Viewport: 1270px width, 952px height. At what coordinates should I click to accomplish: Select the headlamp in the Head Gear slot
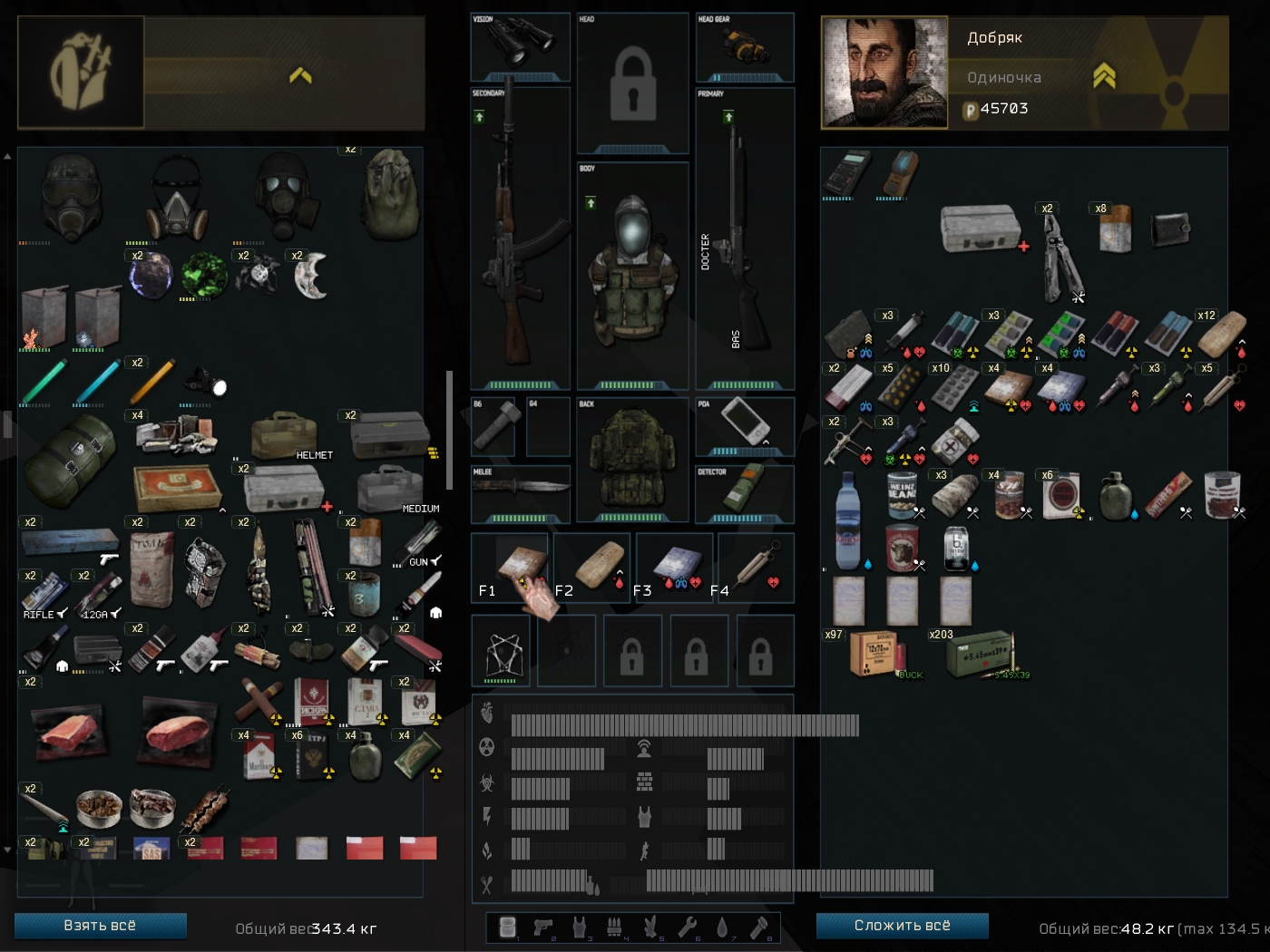click(x=745, y=44)
